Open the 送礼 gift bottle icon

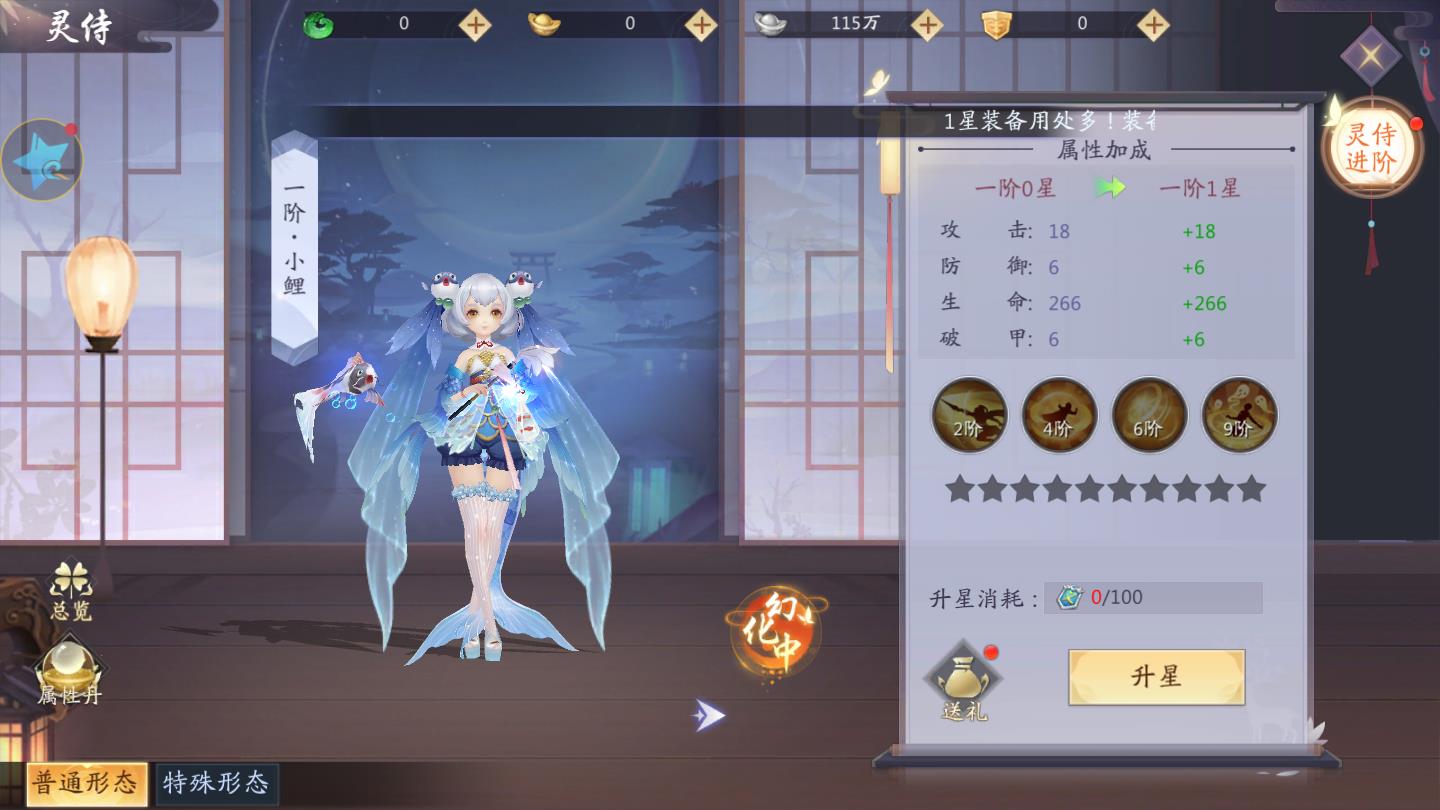click(x=962, y=677)
